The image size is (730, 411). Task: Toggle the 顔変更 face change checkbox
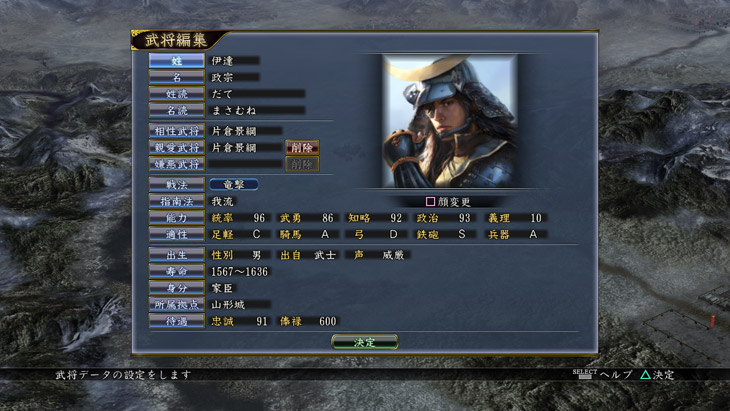[431, 201]
